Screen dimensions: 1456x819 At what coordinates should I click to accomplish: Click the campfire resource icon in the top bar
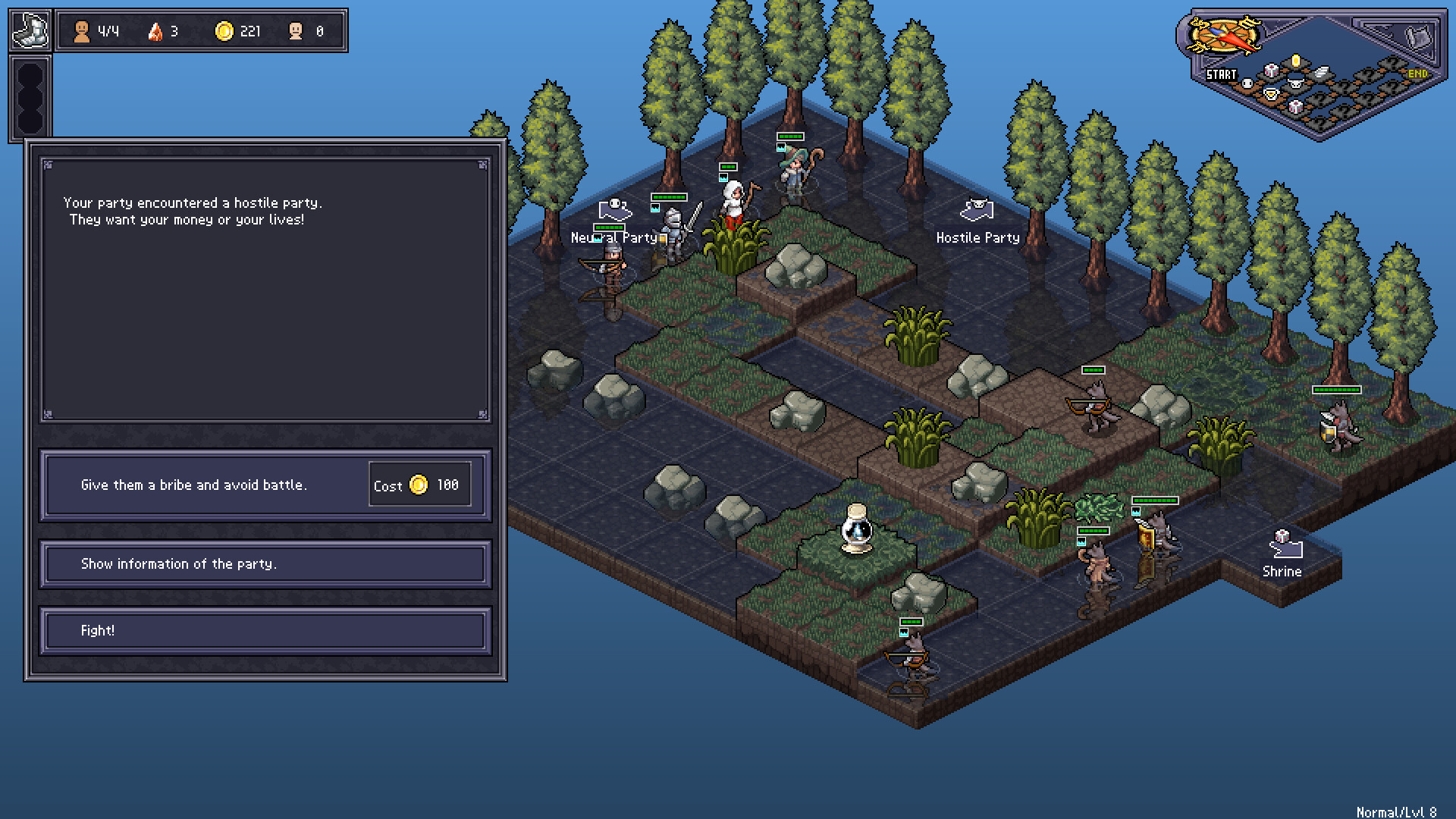pyautogui.click(x=154, y=31)
